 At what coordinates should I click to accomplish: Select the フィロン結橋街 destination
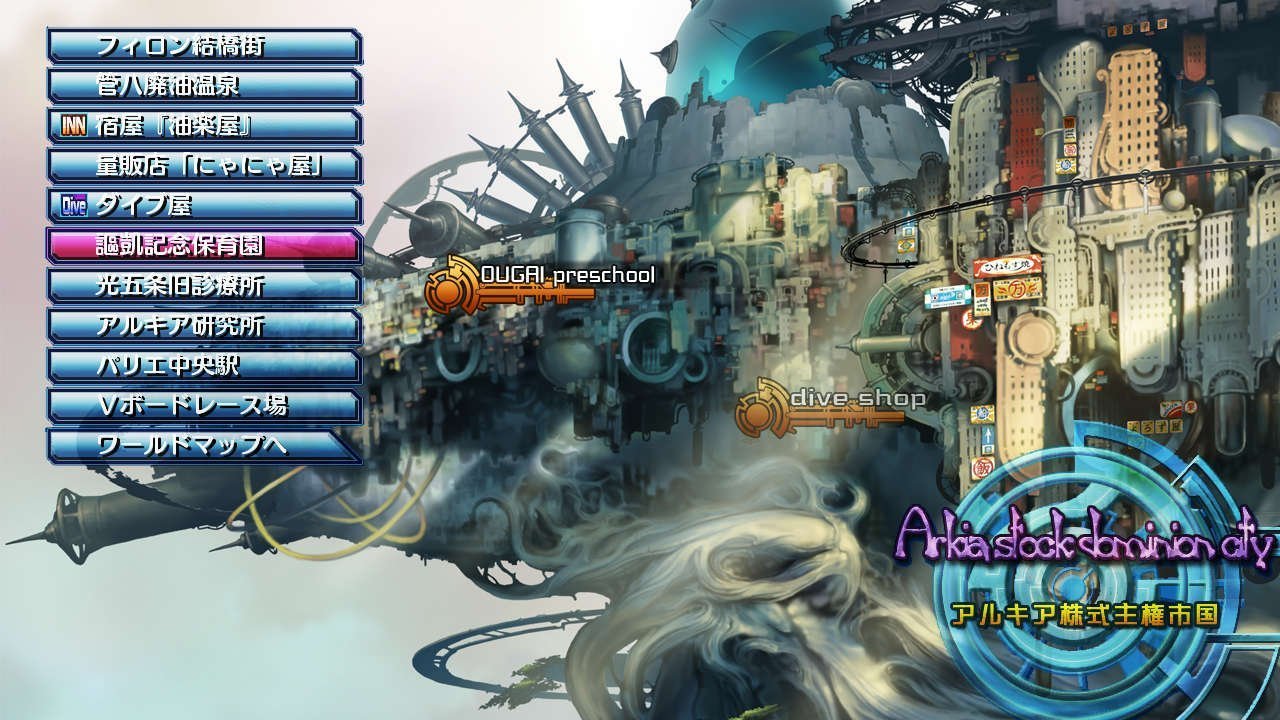tap(200, 45)
